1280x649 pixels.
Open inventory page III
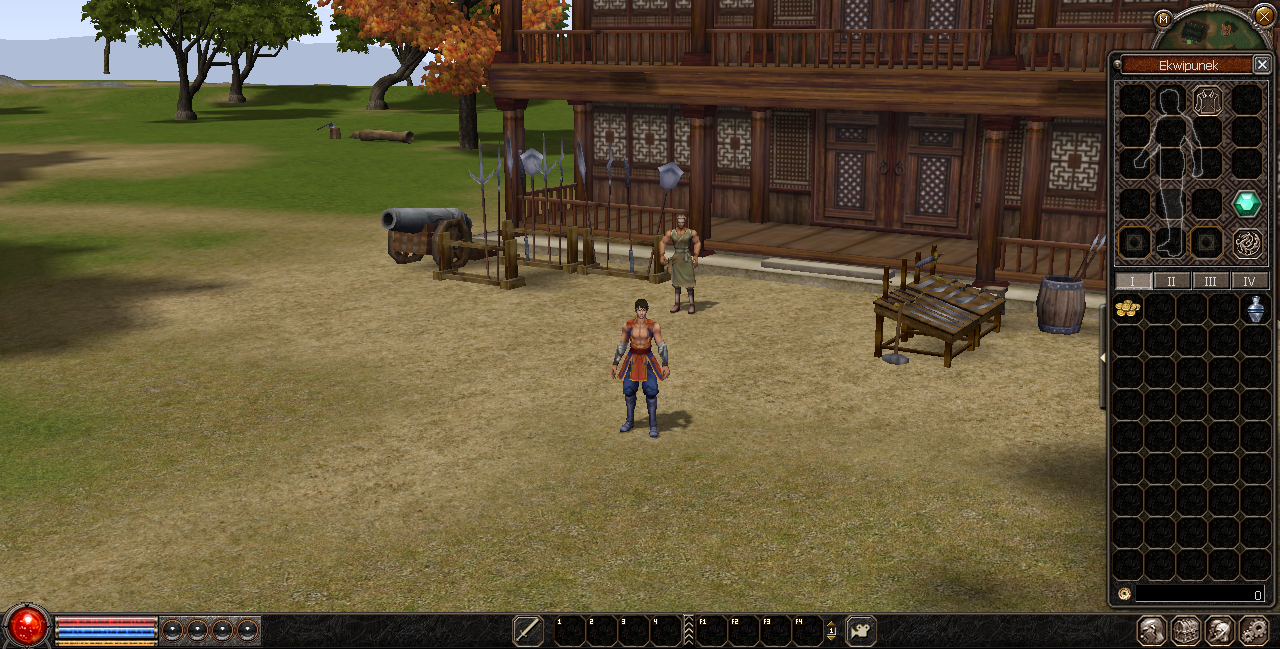1210,281
